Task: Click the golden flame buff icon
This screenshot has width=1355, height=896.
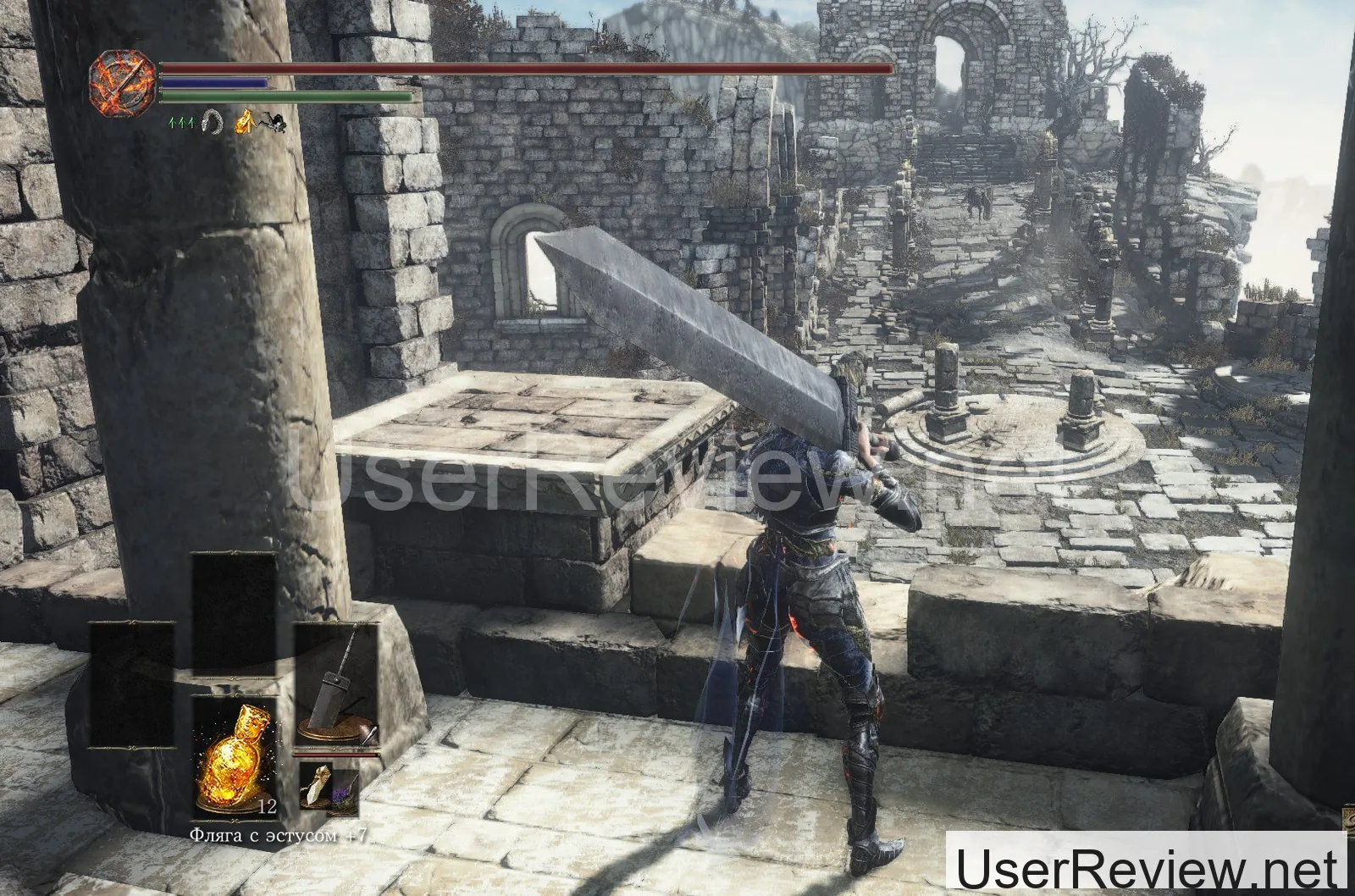Action: click(245, 121)
